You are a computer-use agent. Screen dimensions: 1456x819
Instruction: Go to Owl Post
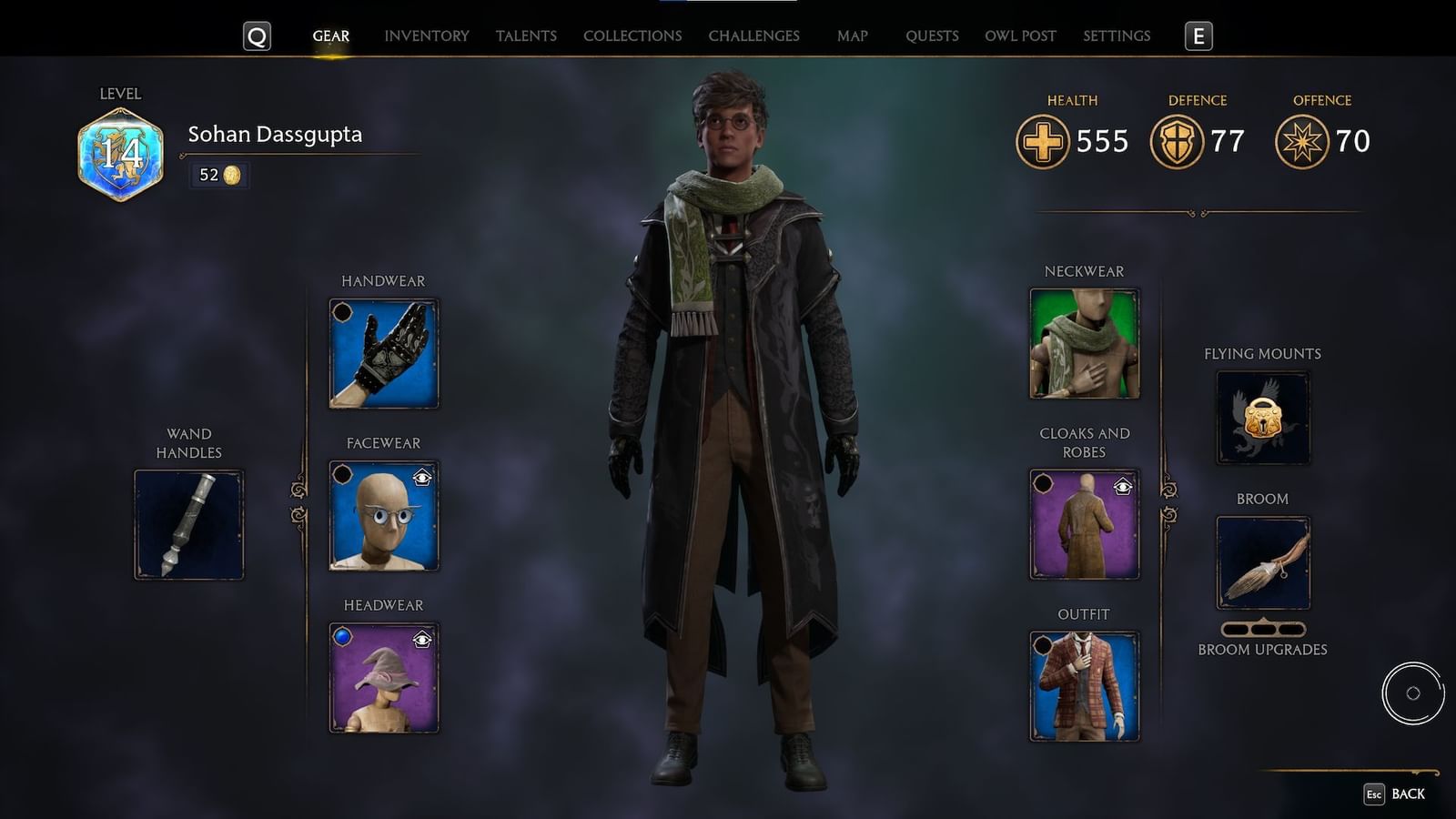pos(1021,36)
